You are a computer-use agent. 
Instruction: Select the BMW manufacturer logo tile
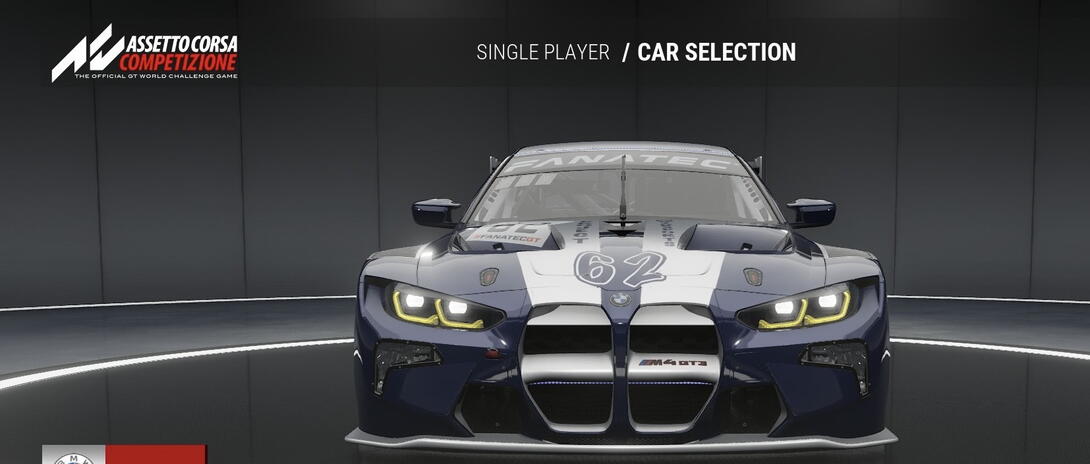coord(74,456)
